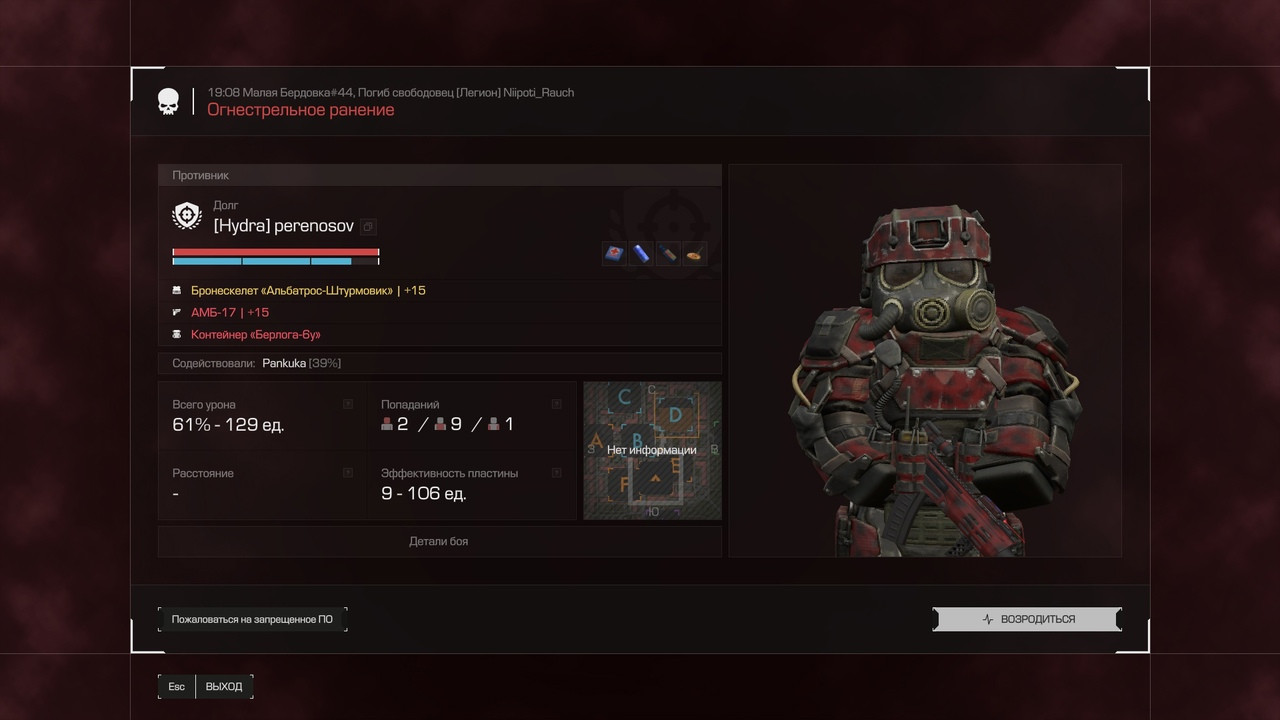Open the minimap showing «Нет информации»
This screenshot has height=720, width=1280.
(652, 450)
